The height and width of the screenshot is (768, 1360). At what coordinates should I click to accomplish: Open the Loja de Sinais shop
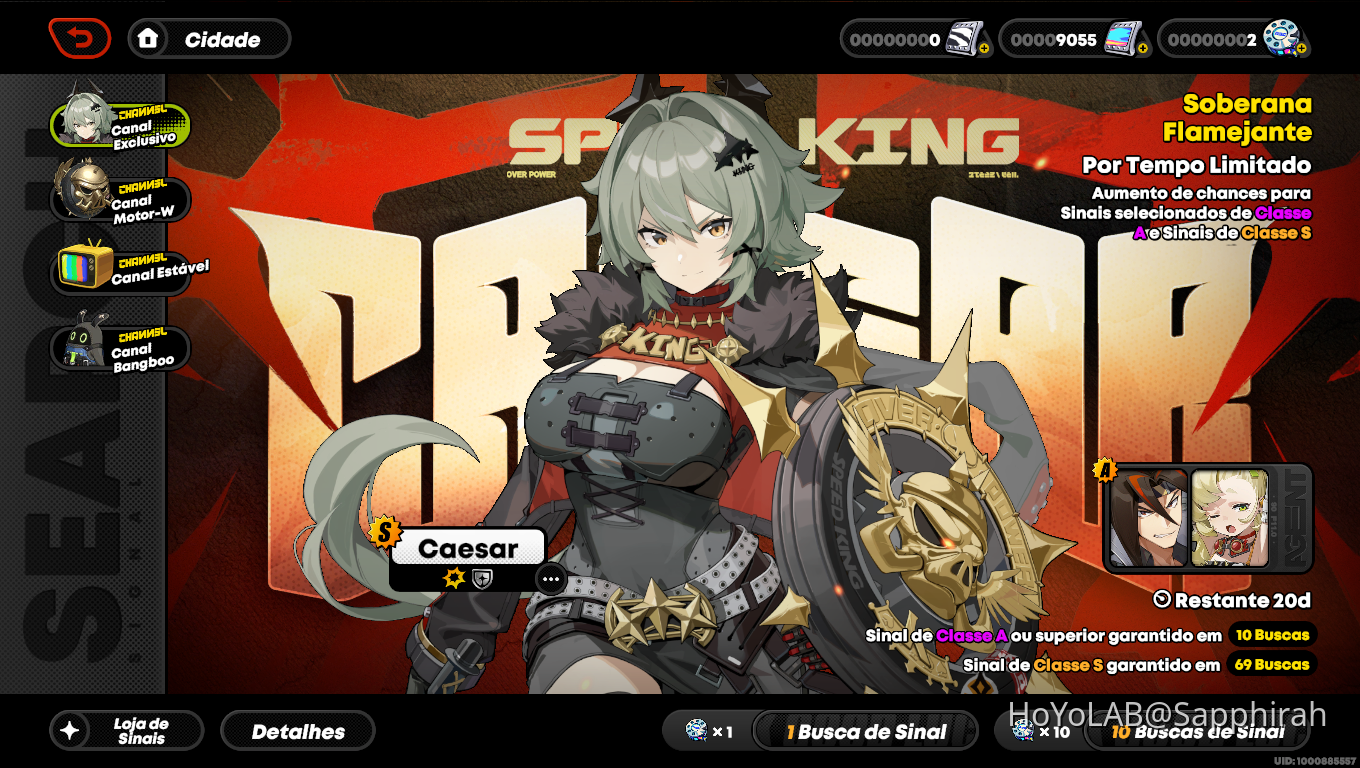(x=126, y=730)
